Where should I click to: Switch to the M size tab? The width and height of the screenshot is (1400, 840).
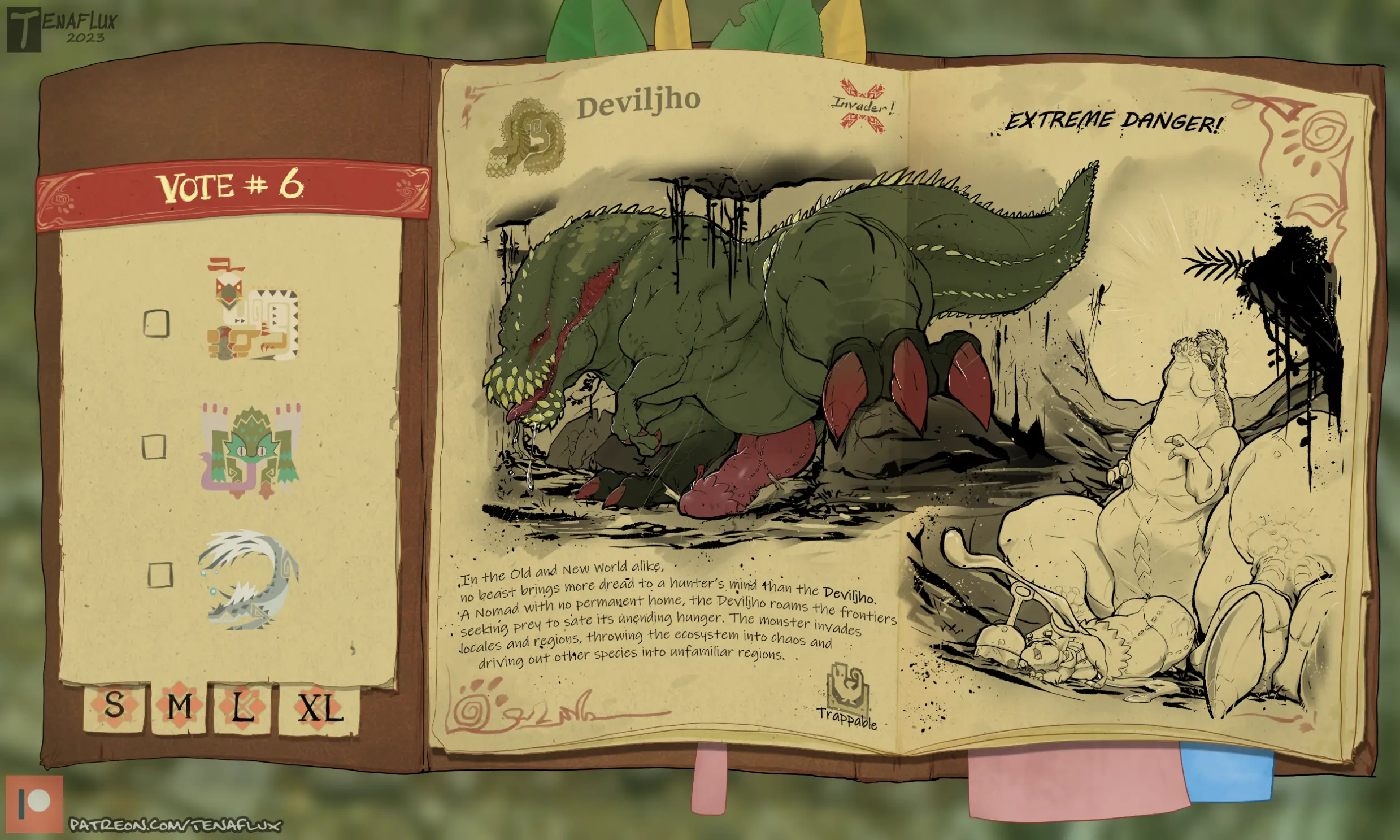pos(180,708)
